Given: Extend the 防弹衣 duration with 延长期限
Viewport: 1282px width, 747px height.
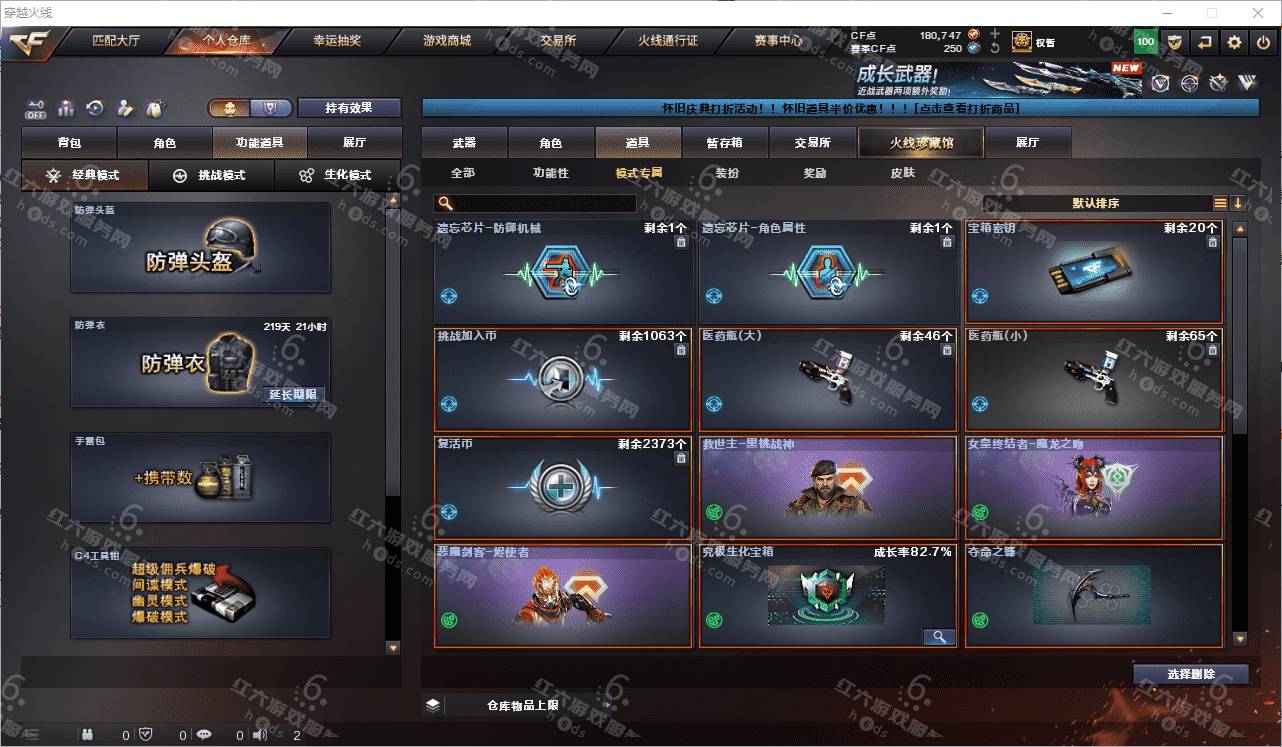Looking at the screenshot, I should click(x=293, y=395).
